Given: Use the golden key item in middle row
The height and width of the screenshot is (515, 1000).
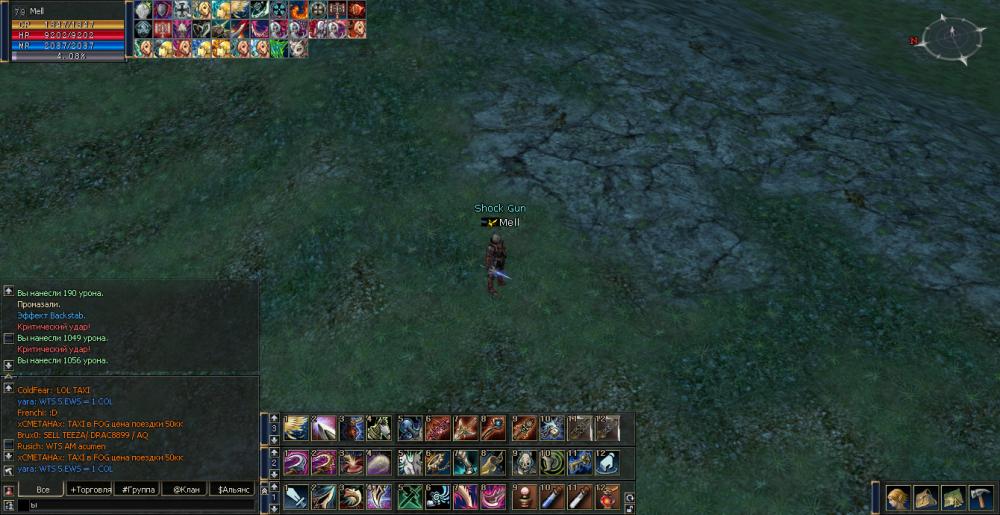Looking at the screenshot, I should (x=581, y=462).
